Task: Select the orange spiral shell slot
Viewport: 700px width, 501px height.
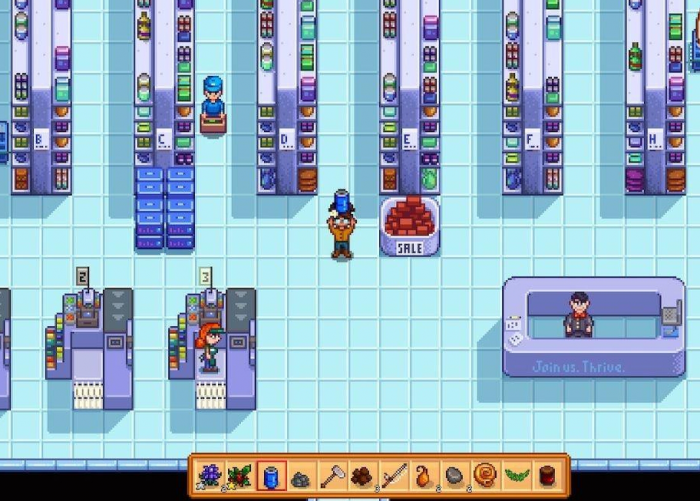Action: tap(485, 476)
